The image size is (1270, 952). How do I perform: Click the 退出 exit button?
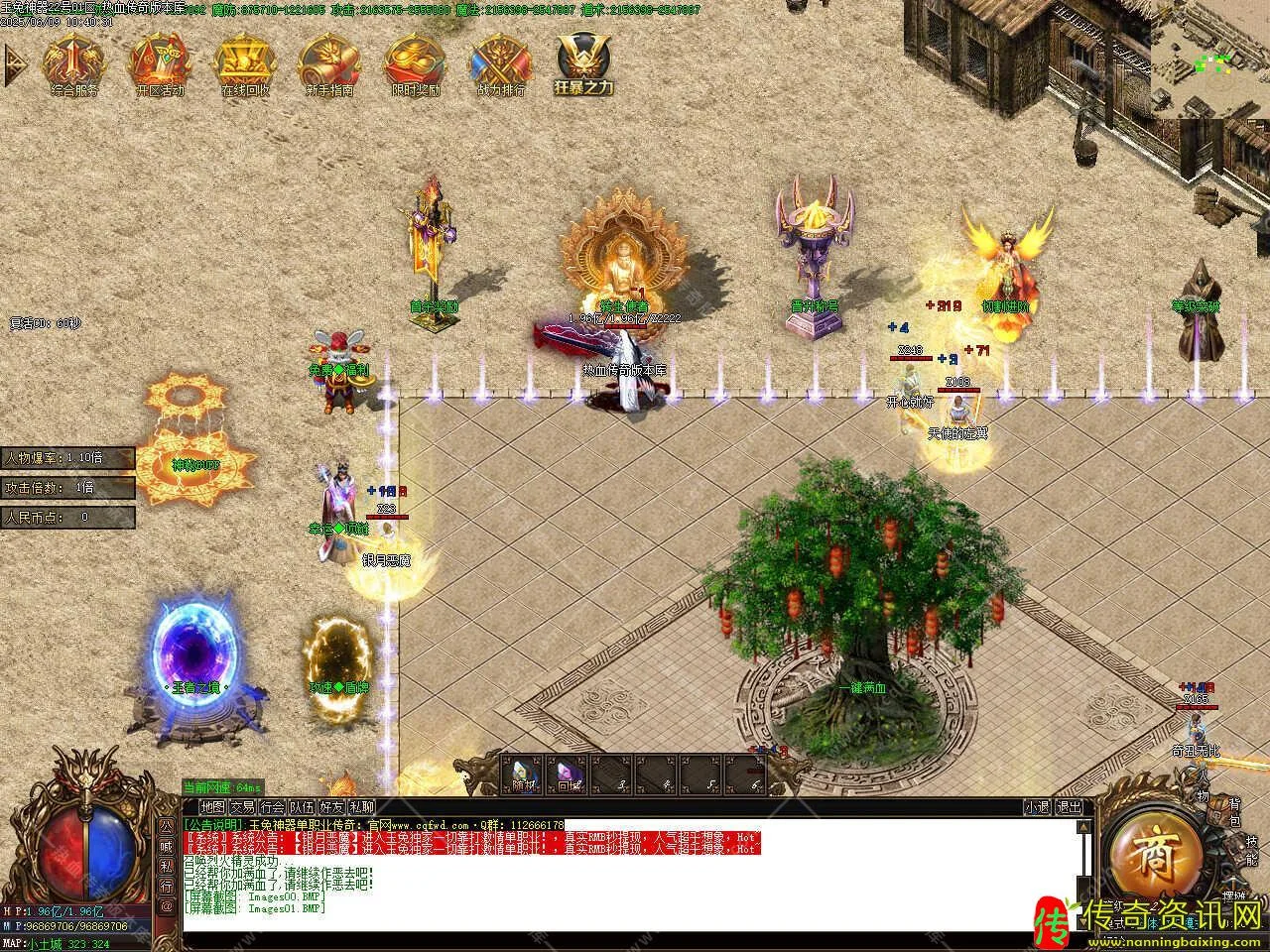1069,807
